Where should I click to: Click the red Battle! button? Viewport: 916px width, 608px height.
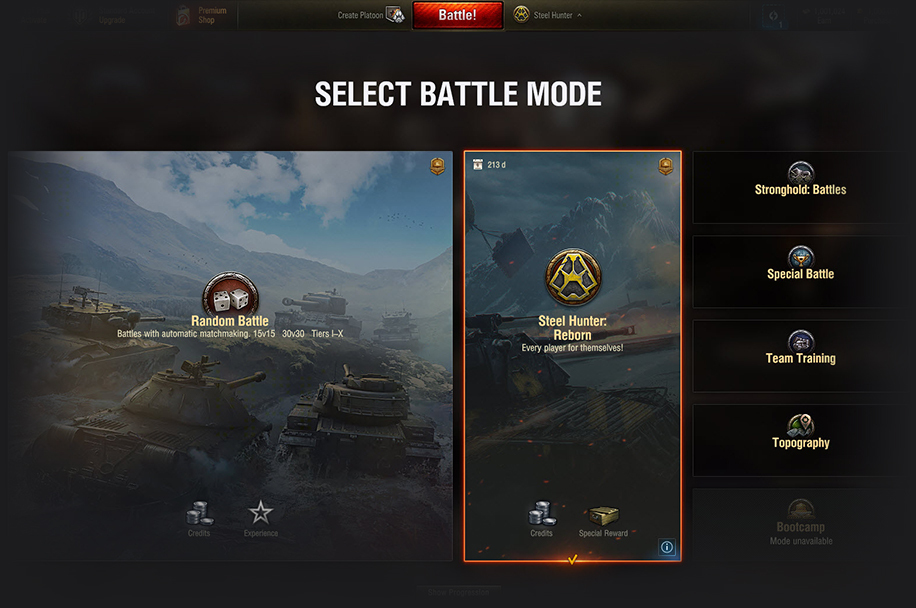pyautogui.click(x=458, y=15)
